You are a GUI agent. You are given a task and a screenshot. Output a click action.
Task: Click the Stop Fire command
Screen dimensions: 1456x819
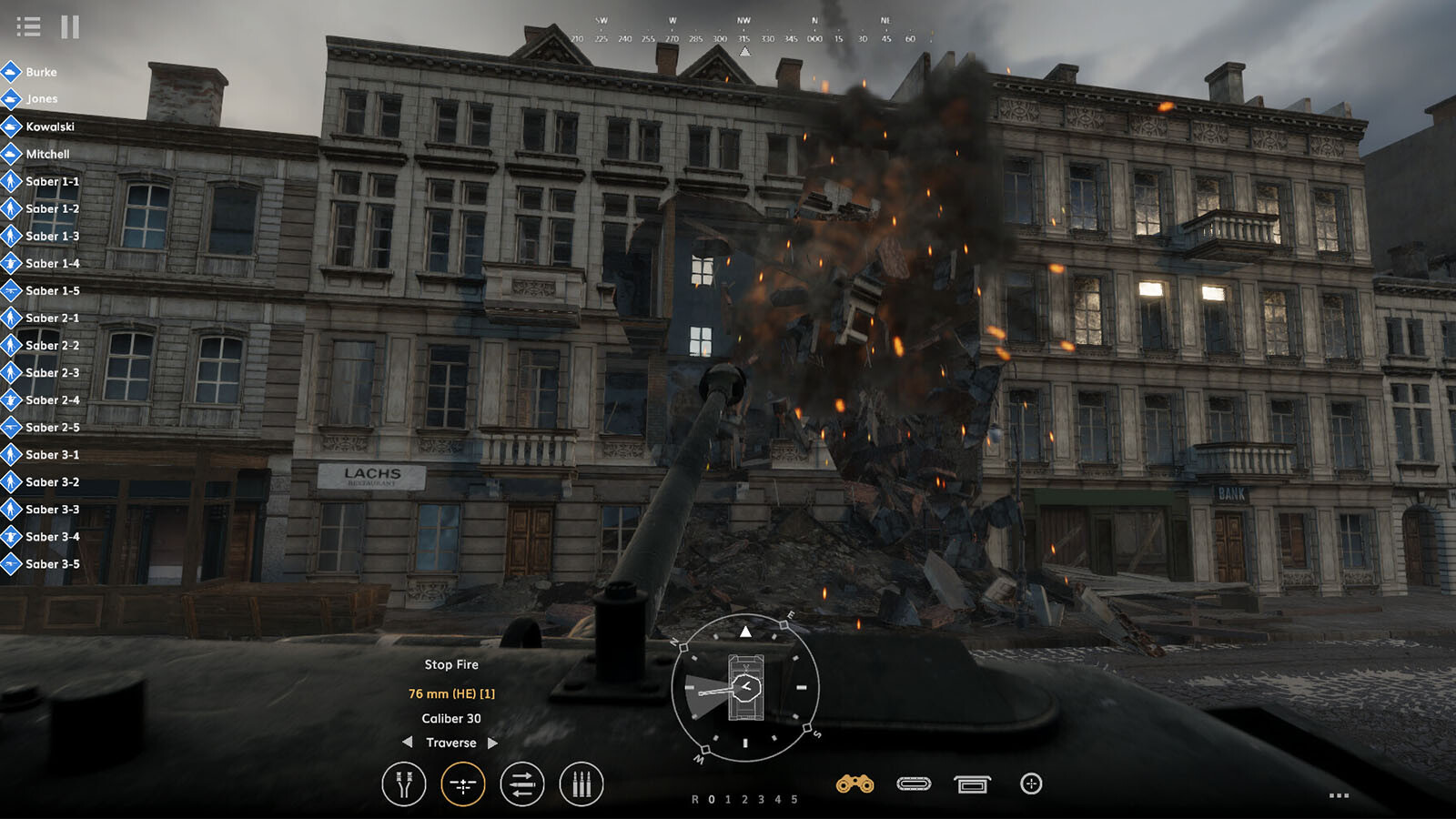[451, 664]
